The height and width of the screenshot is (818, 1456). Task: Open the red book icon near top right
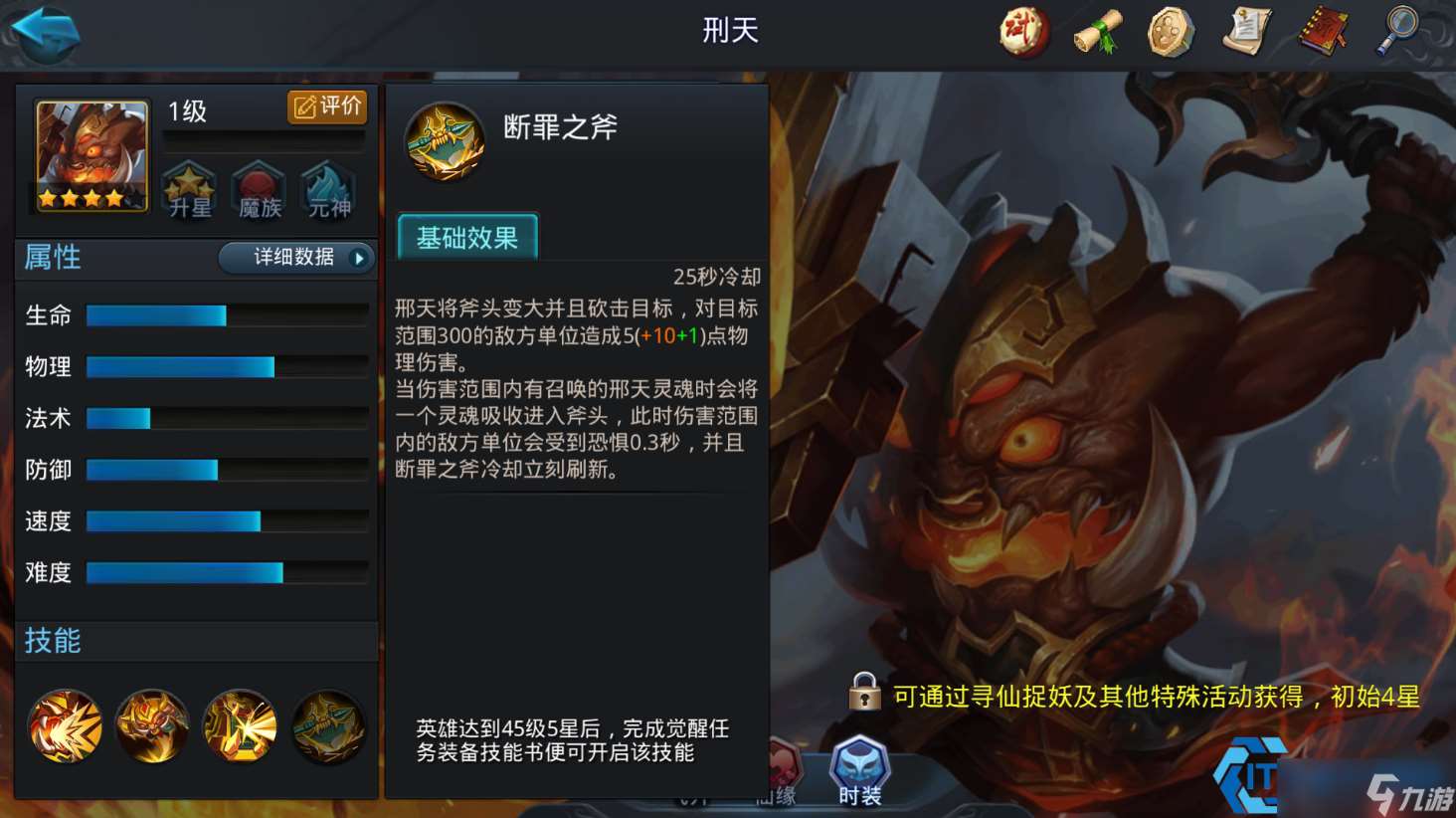[1322, 31]
